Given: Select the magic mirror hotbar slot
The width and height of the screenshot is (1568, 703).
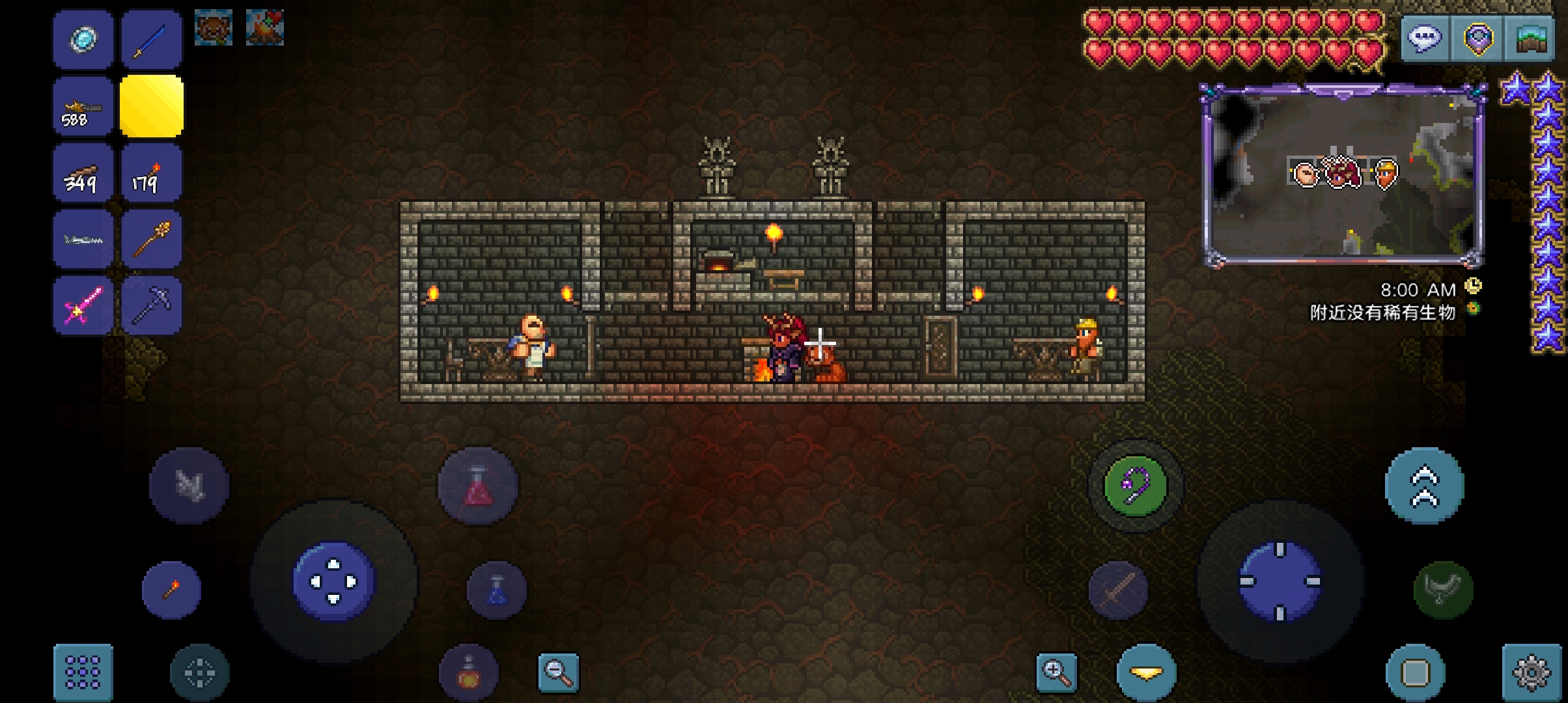Looking at the screenshot, I should coord(83,39).
